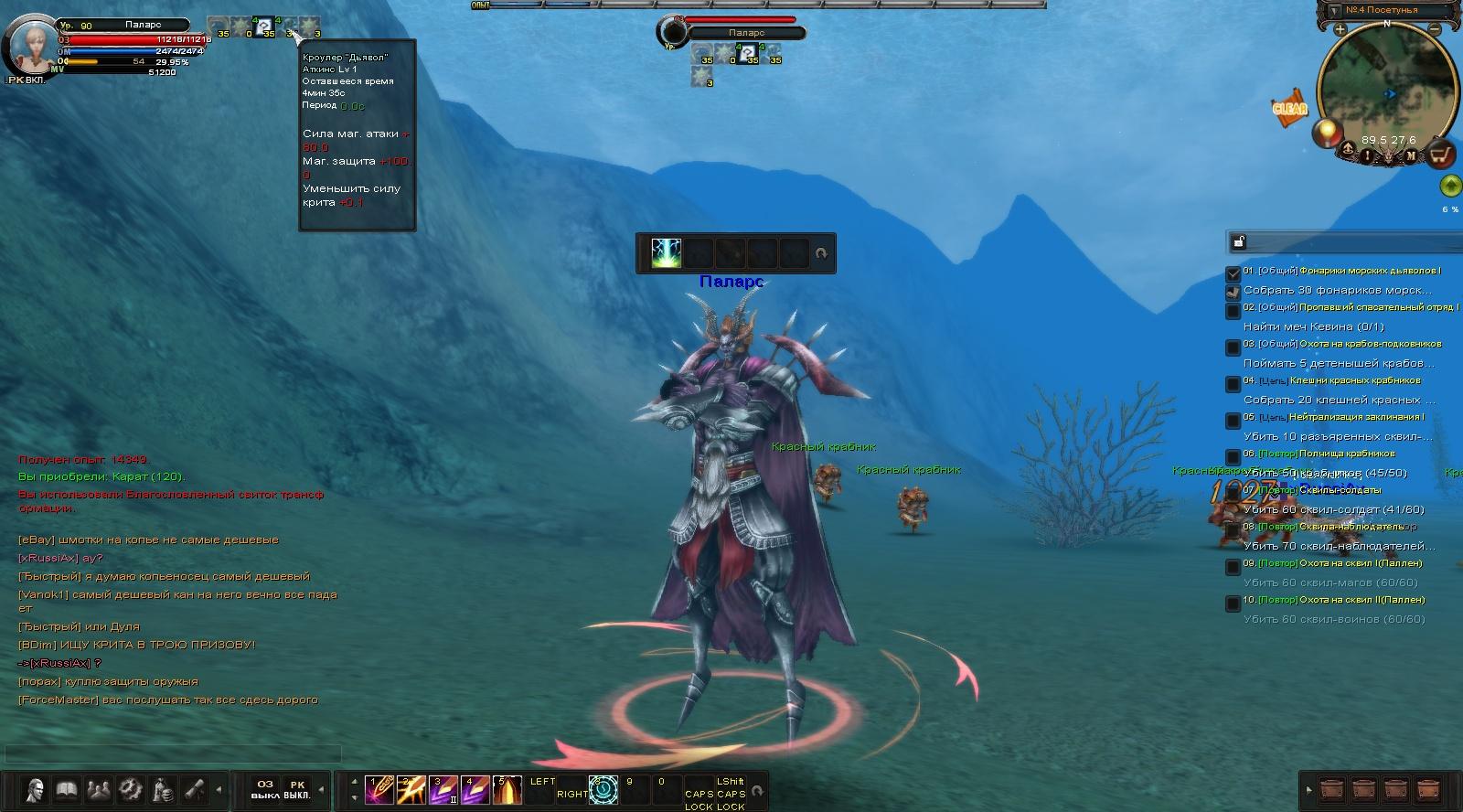
Task: Activate the orange cone skill in slot 5
Action: tap(507, 789)
